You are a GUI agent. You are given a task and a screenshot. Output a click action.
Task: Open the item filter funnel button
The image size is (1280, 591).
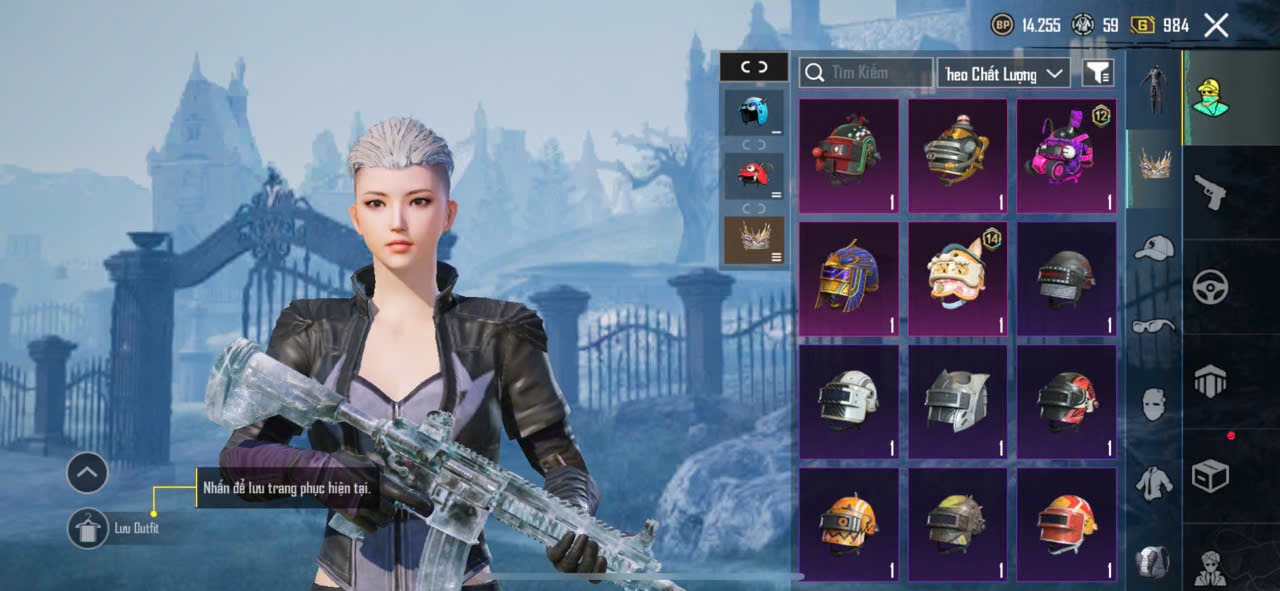tap(1098, 72)
